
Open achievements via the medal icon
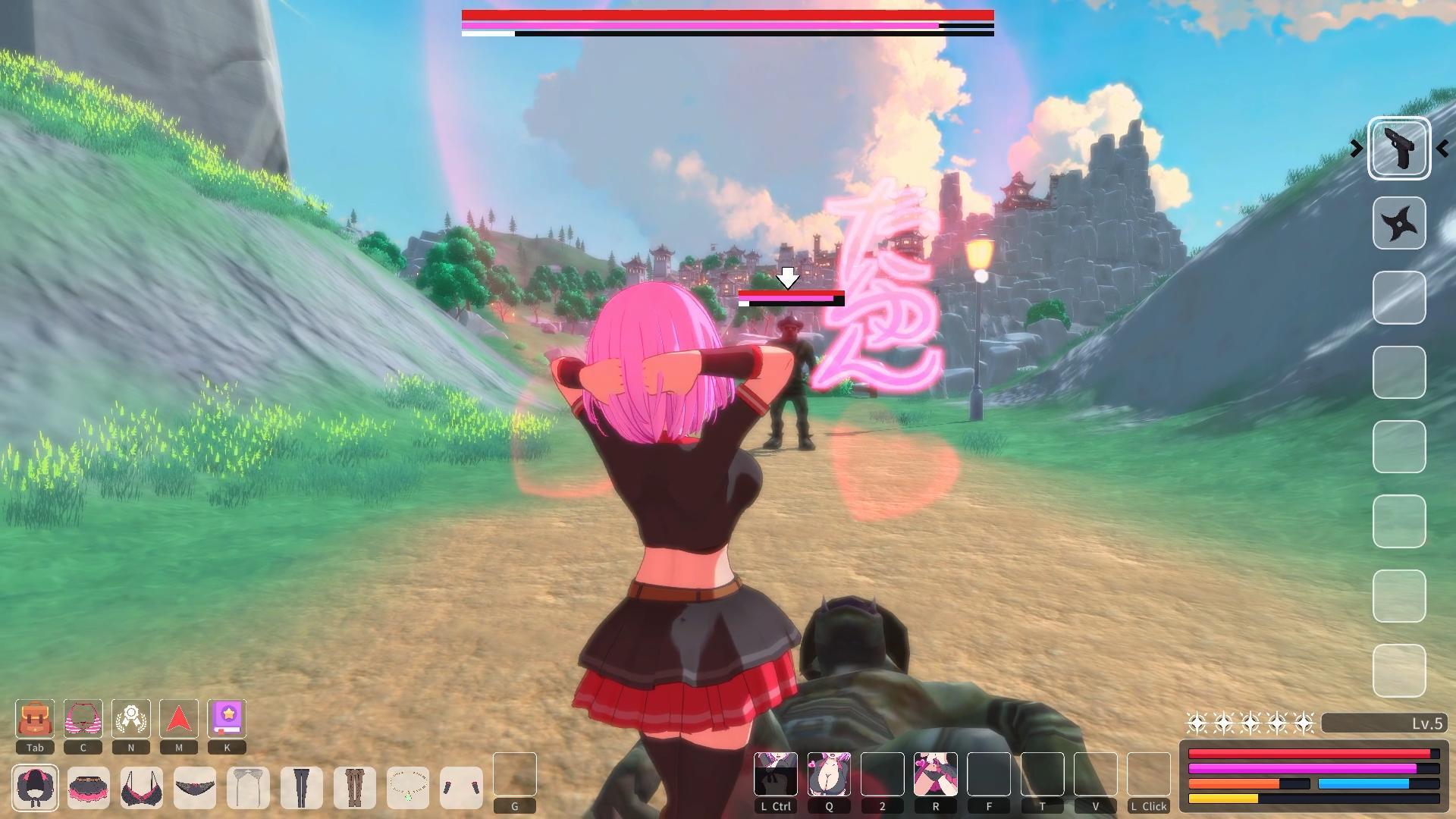tap(131, 719)
